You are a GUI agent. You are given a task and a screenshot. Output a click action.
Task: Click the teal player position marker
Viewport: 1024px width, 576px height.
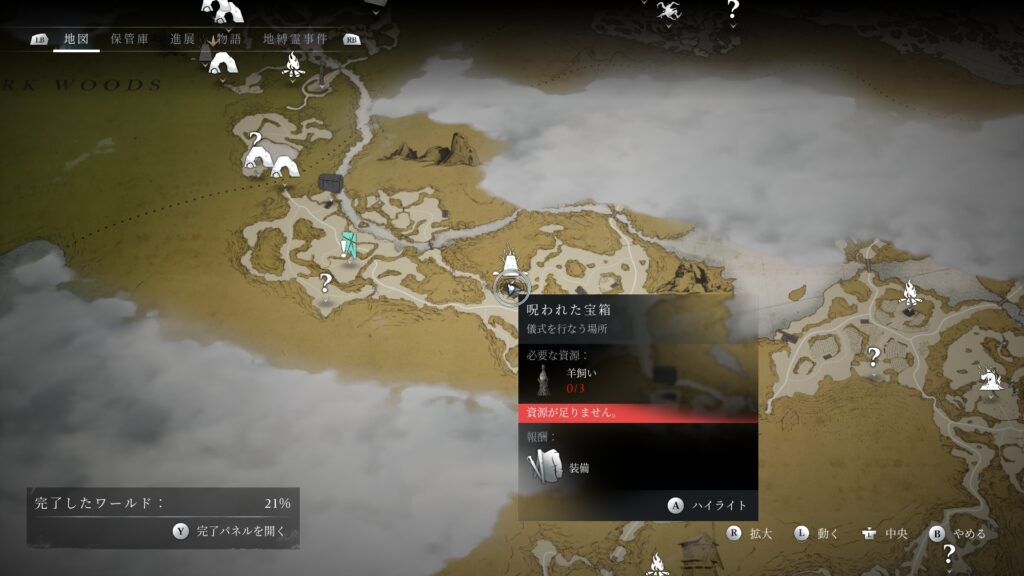pos(348,244)
